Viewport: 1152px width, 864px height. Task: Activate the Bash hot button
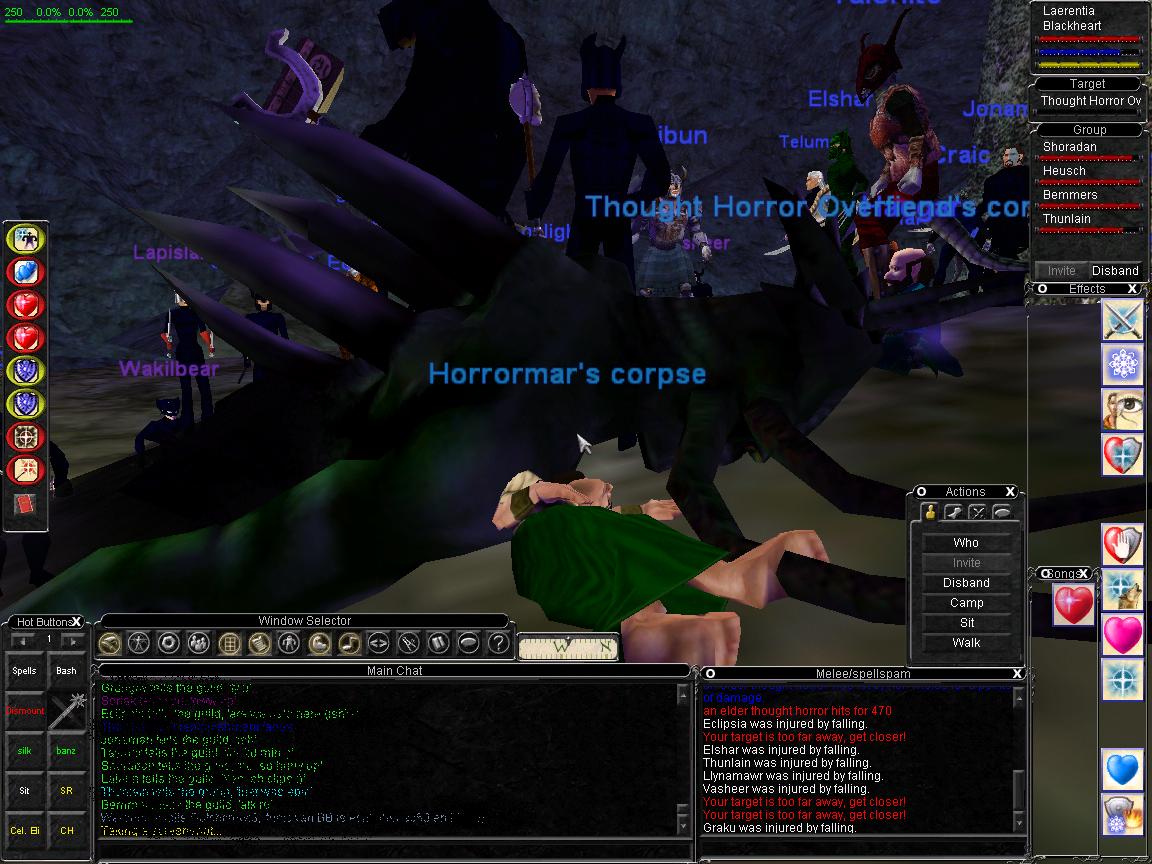tap(66, 671)
